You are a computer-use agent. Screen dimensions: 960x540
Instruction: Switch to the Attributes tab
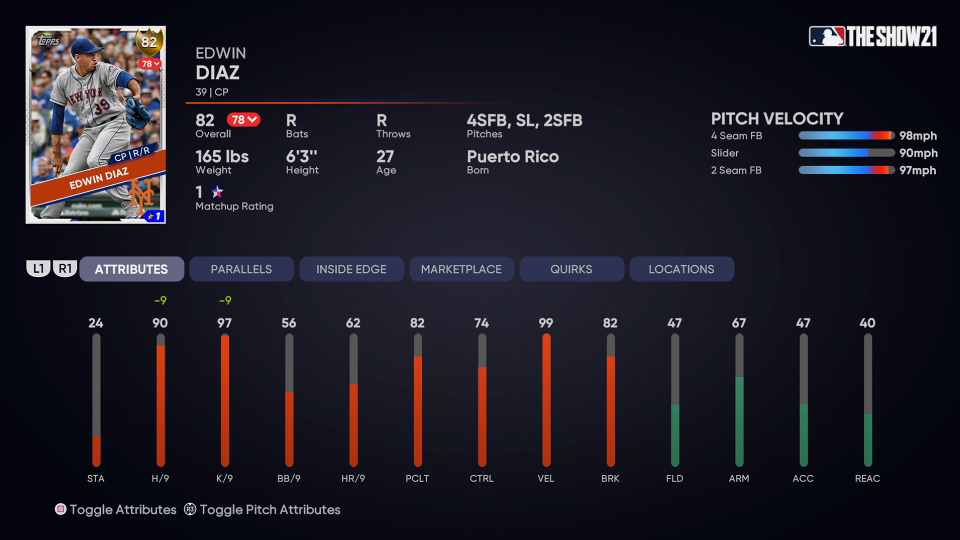131,269
